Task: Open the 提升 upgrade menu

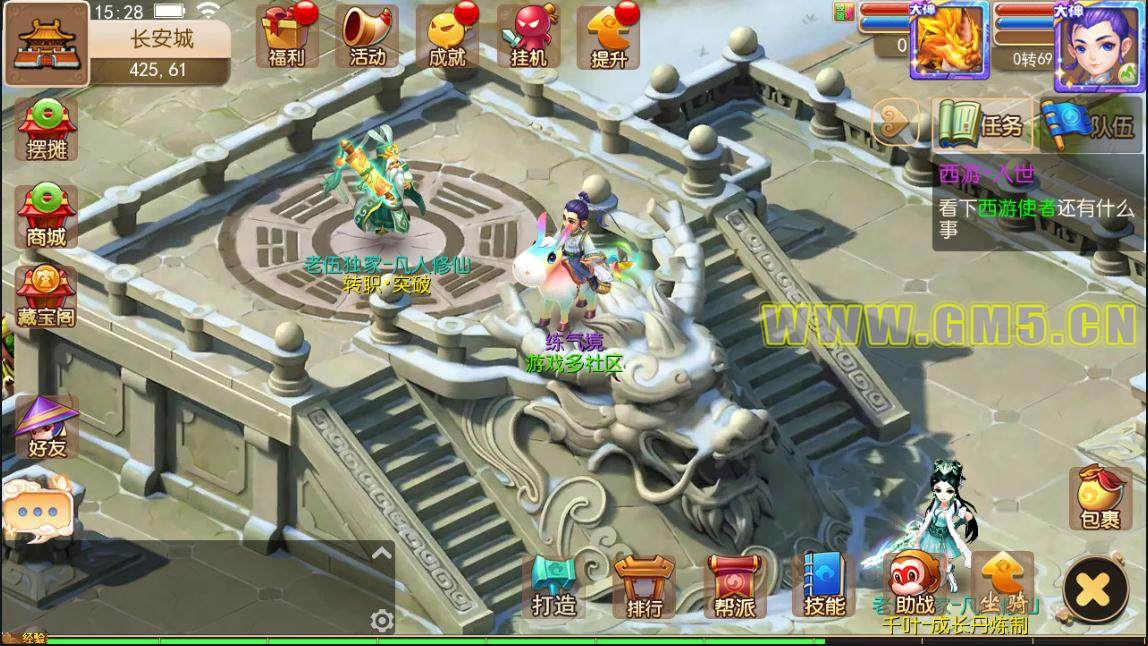Action: [609, 36]
